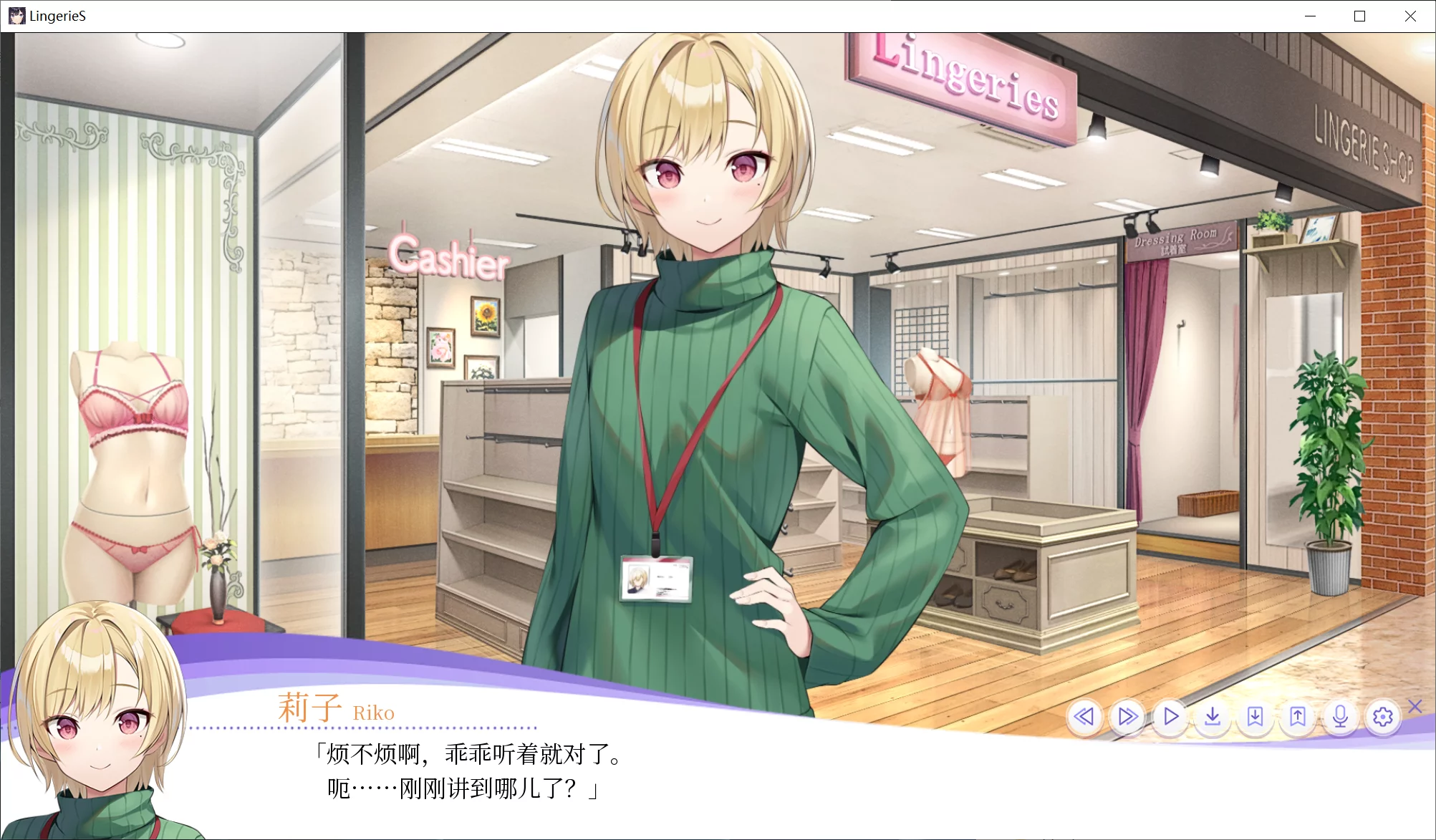Hide the dialogue box with the X
This screenshot has width=1436, height=840.
[x=1414, y=707]
